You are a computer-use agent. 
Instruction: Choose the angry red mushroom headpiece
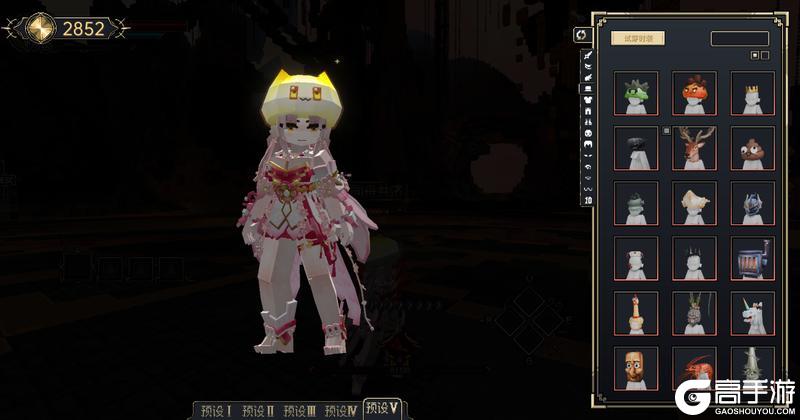tap(694, 93)
